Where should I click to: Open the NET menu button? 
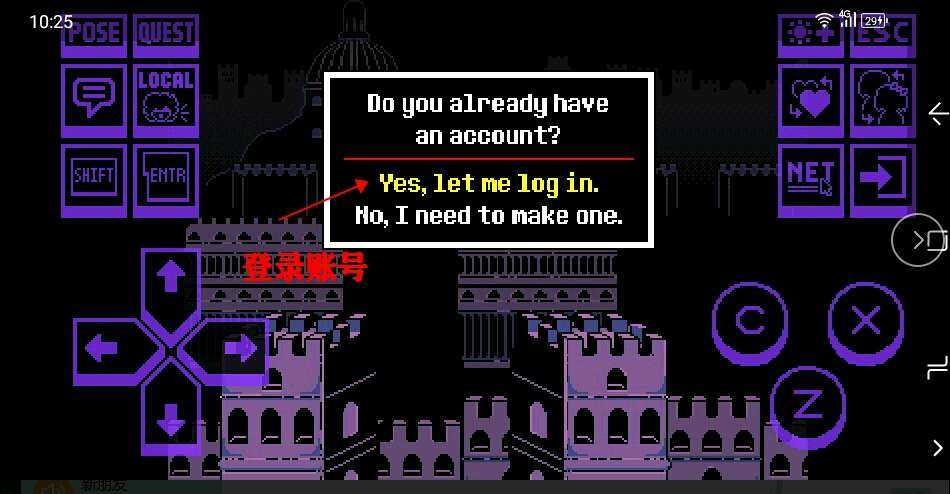pos(810,177)
